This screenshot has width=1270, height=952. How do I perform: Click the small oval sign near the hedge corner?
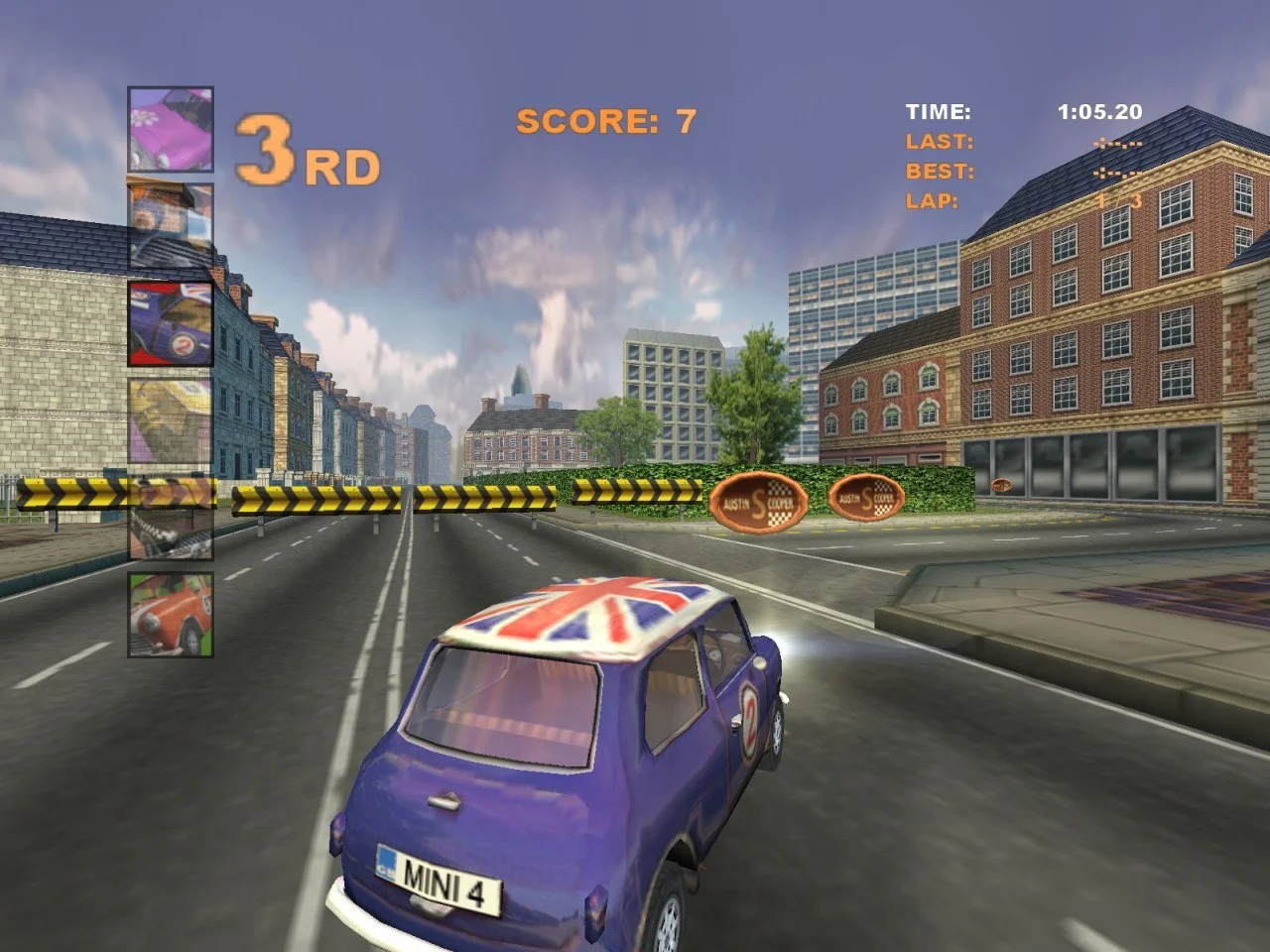tap(1004, 483)
